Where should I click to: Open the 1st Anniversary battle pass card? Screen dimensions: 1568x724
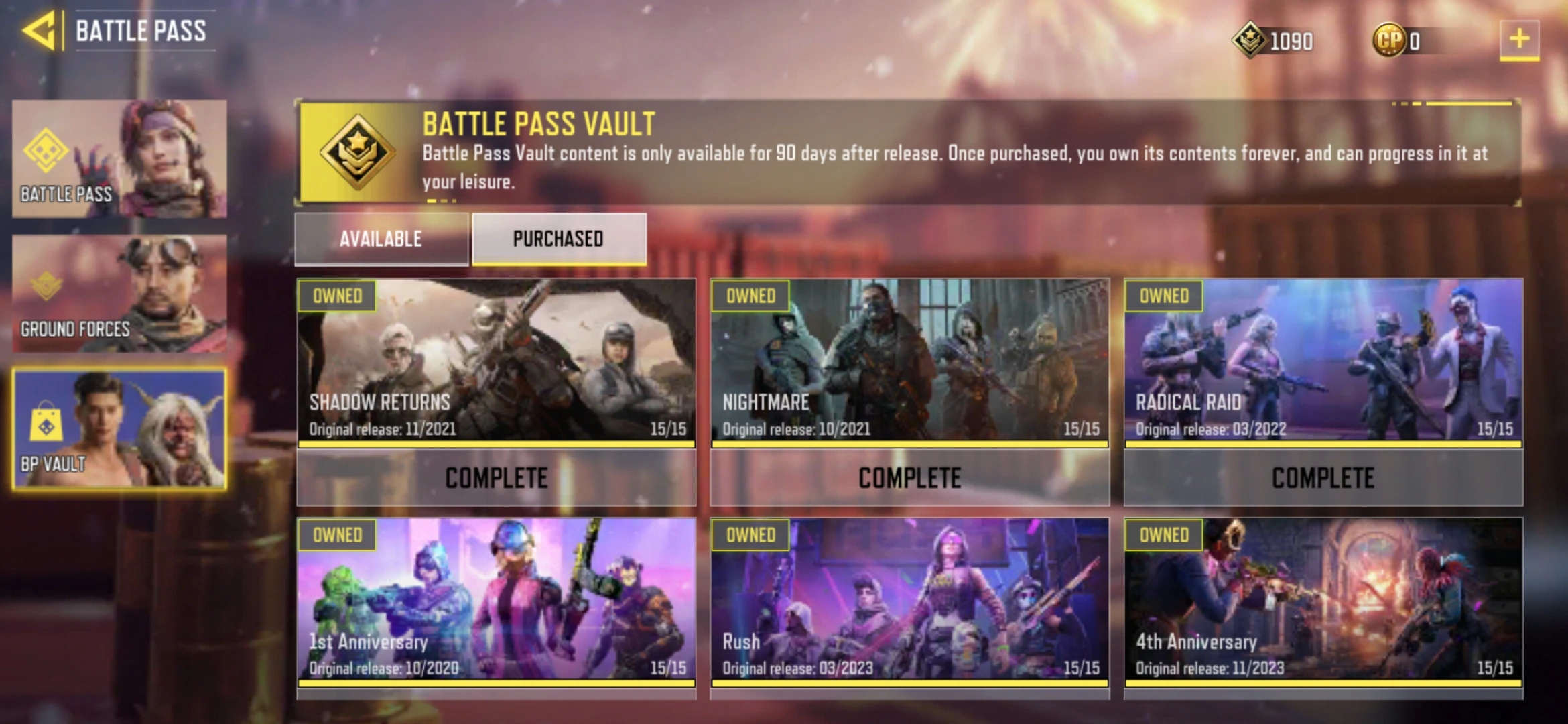click(x=496, y=599)
